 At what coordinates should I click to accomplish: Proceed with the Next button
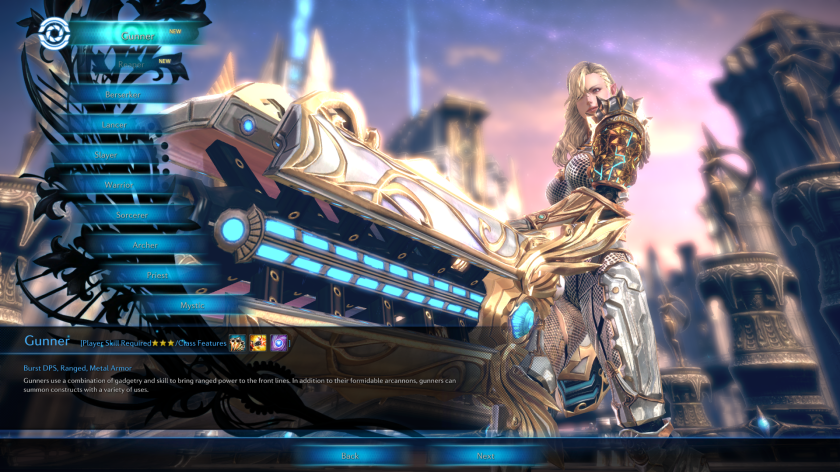[486, 455]
